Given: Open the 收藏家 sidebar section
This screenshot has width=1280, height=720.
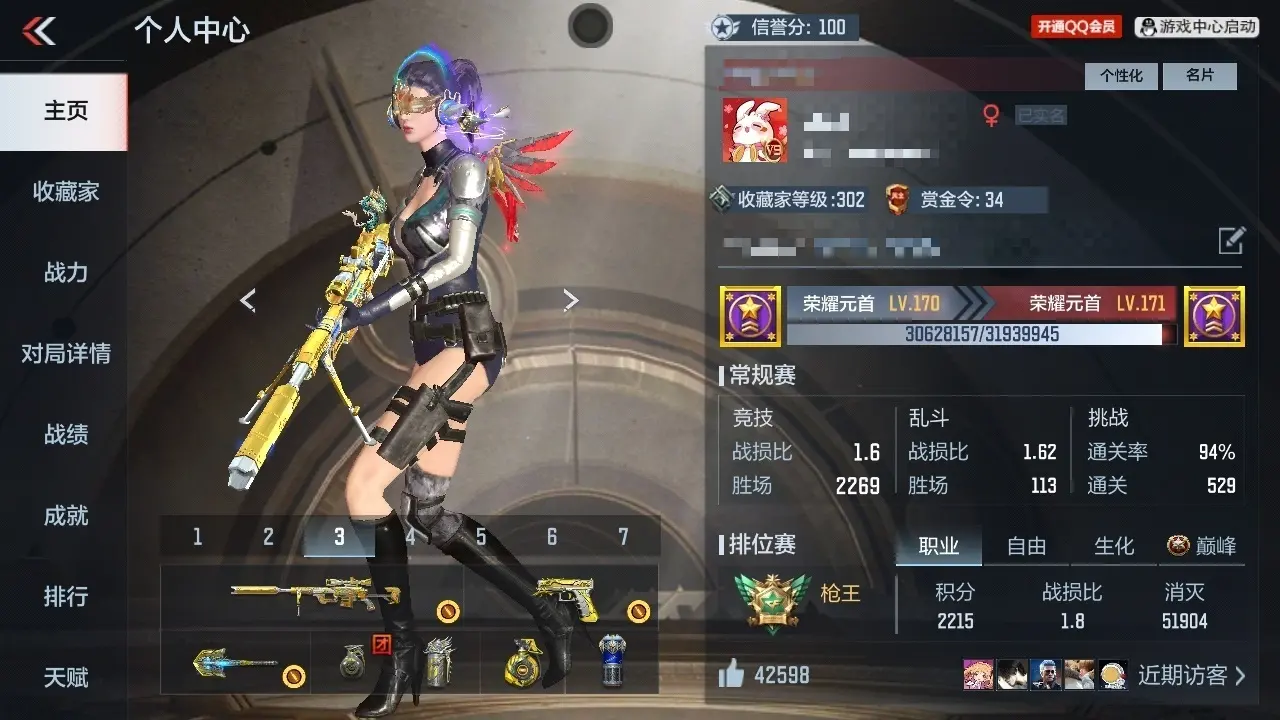Looking at the screenshot, I should [65, 192].
